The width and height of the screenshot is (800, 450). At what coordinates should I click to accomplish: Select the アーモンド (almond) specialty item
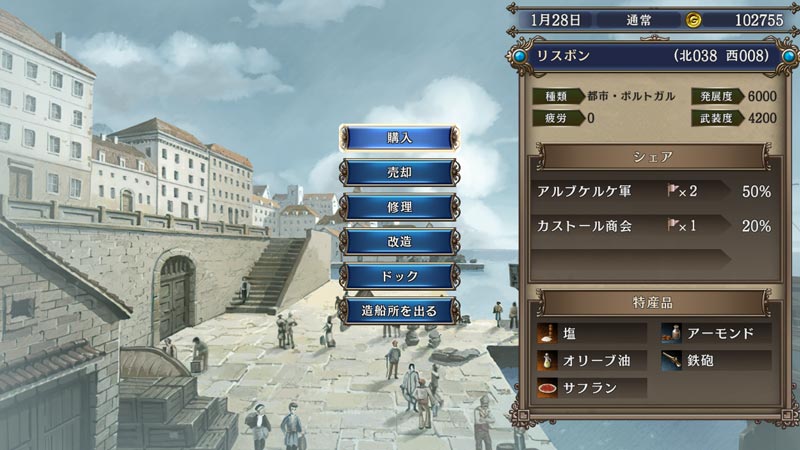pos(715,333)
